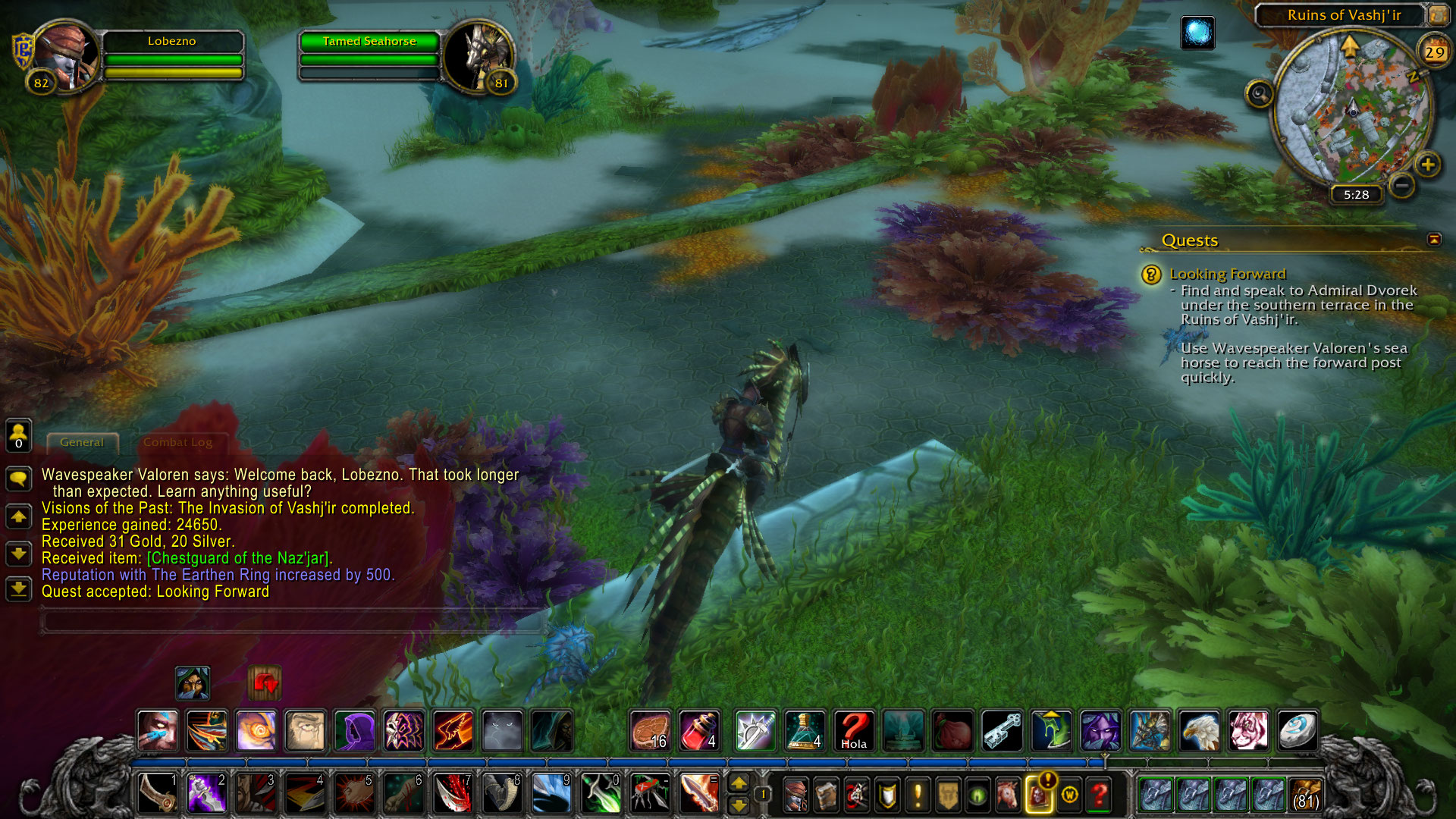Use the red health potion stack
The height and width of the screenshot is (819, 1456).
[698, 730]
